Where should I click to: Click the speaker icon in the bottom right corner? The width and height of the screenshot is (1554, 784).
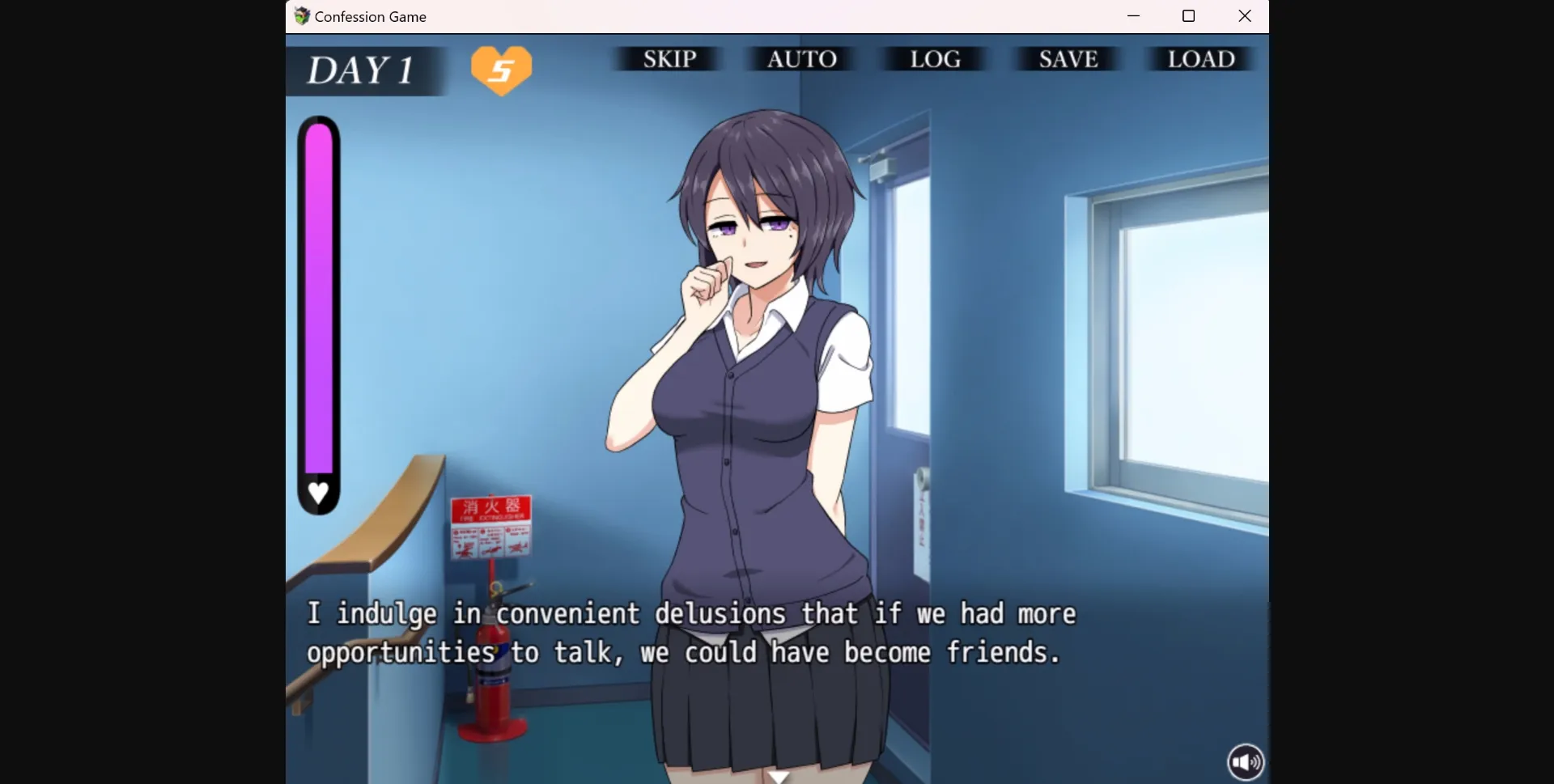pyautogui.click(x=1247, y=761)
